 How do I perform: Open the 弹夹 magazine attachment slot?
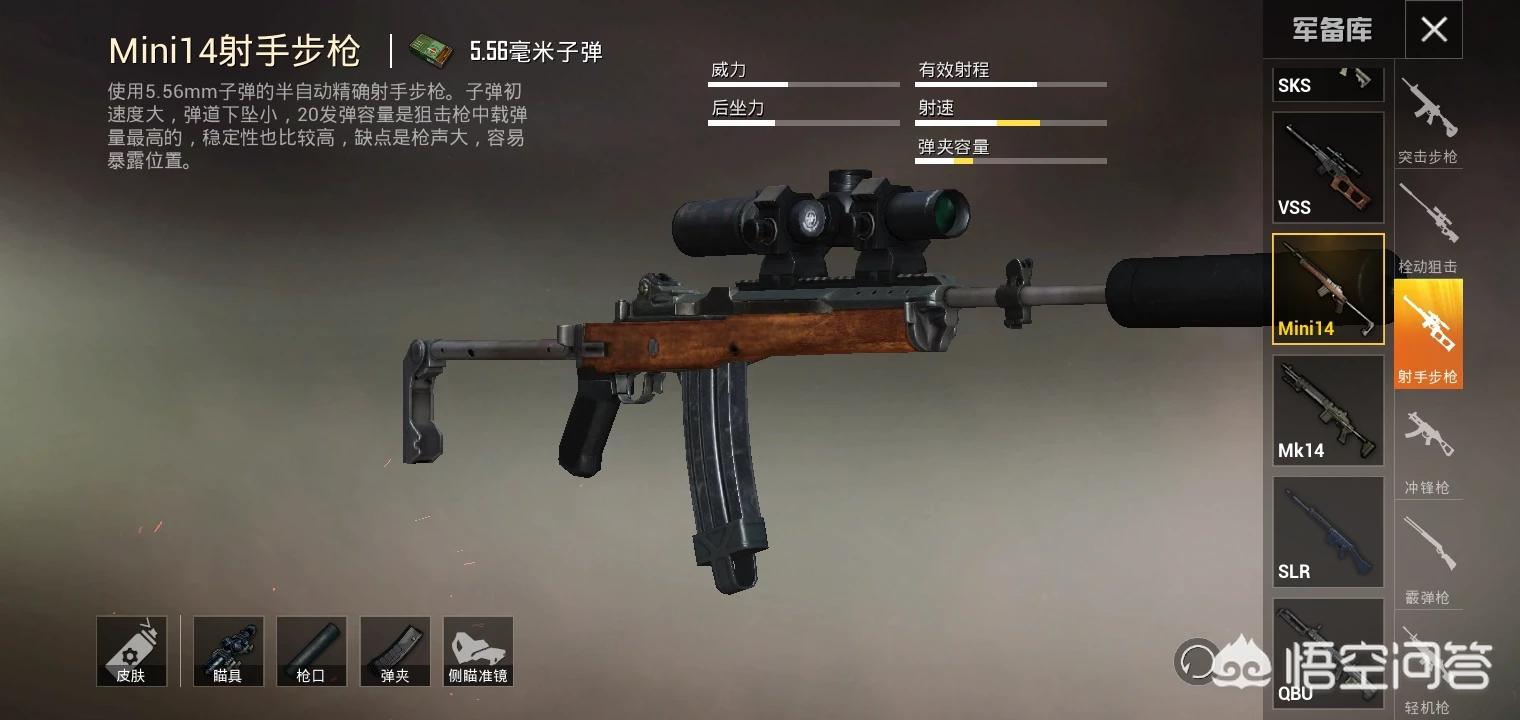click(395, 651)
